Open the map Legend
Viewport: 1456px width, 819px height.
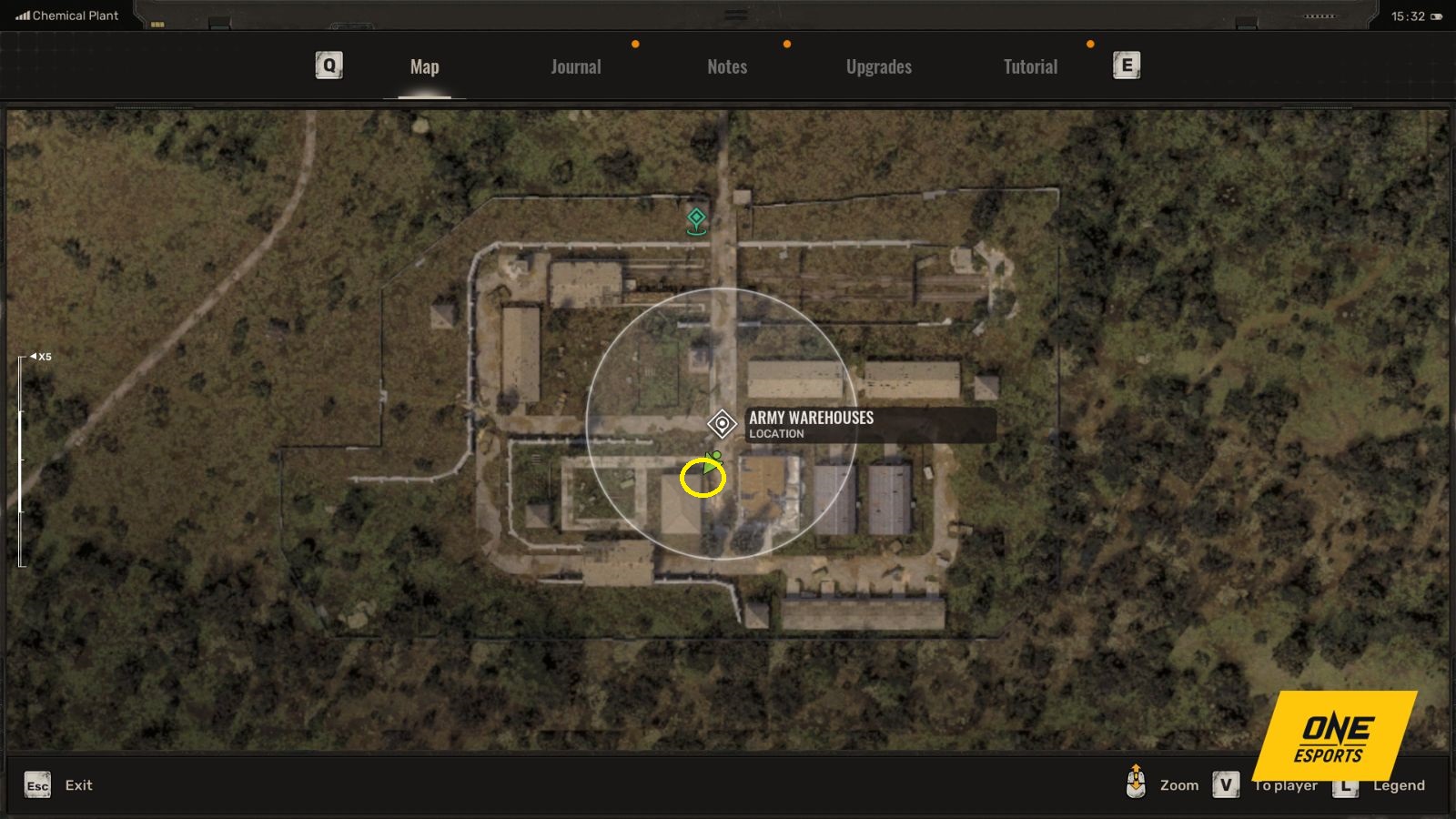click(1400, 784)
